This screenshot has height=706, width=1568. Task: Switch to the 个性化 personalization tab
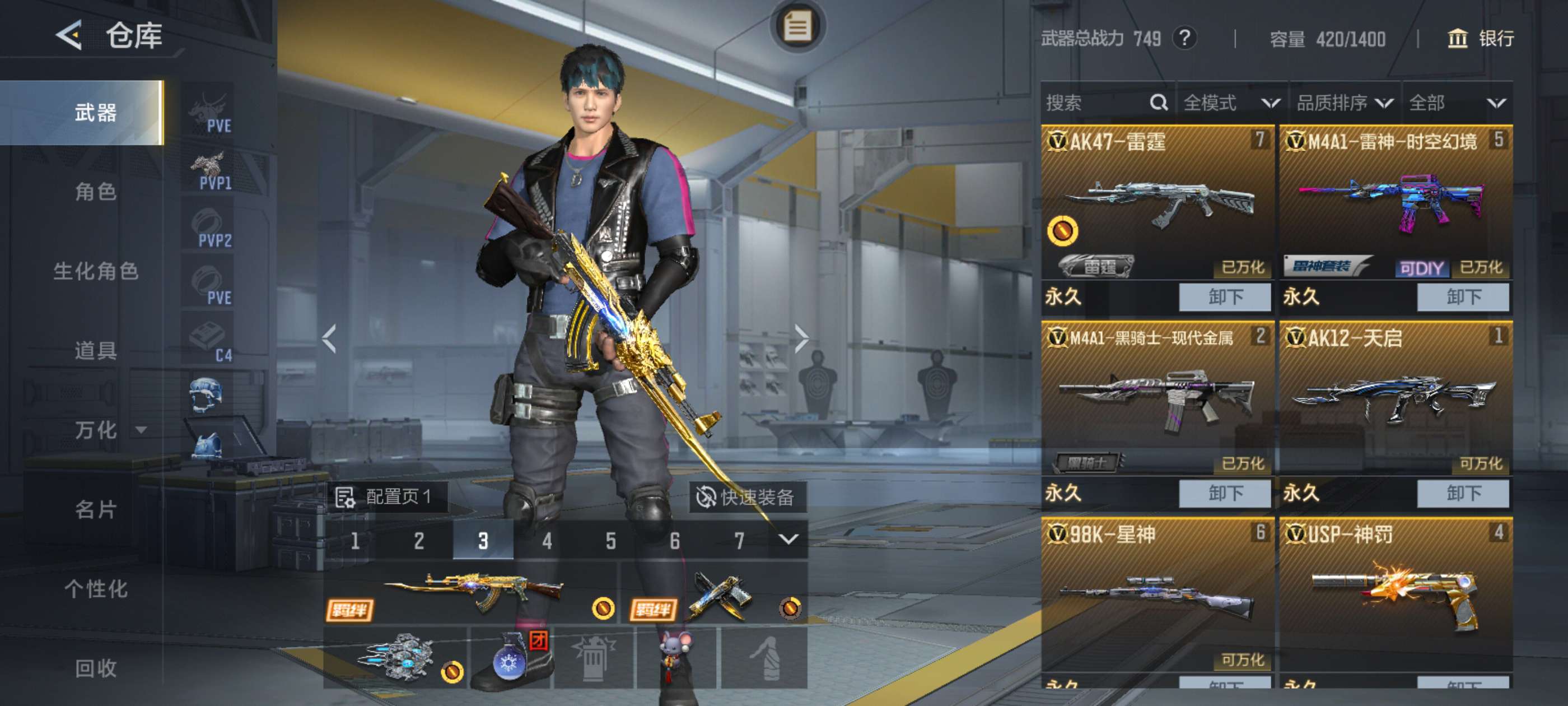click(96, 589)
